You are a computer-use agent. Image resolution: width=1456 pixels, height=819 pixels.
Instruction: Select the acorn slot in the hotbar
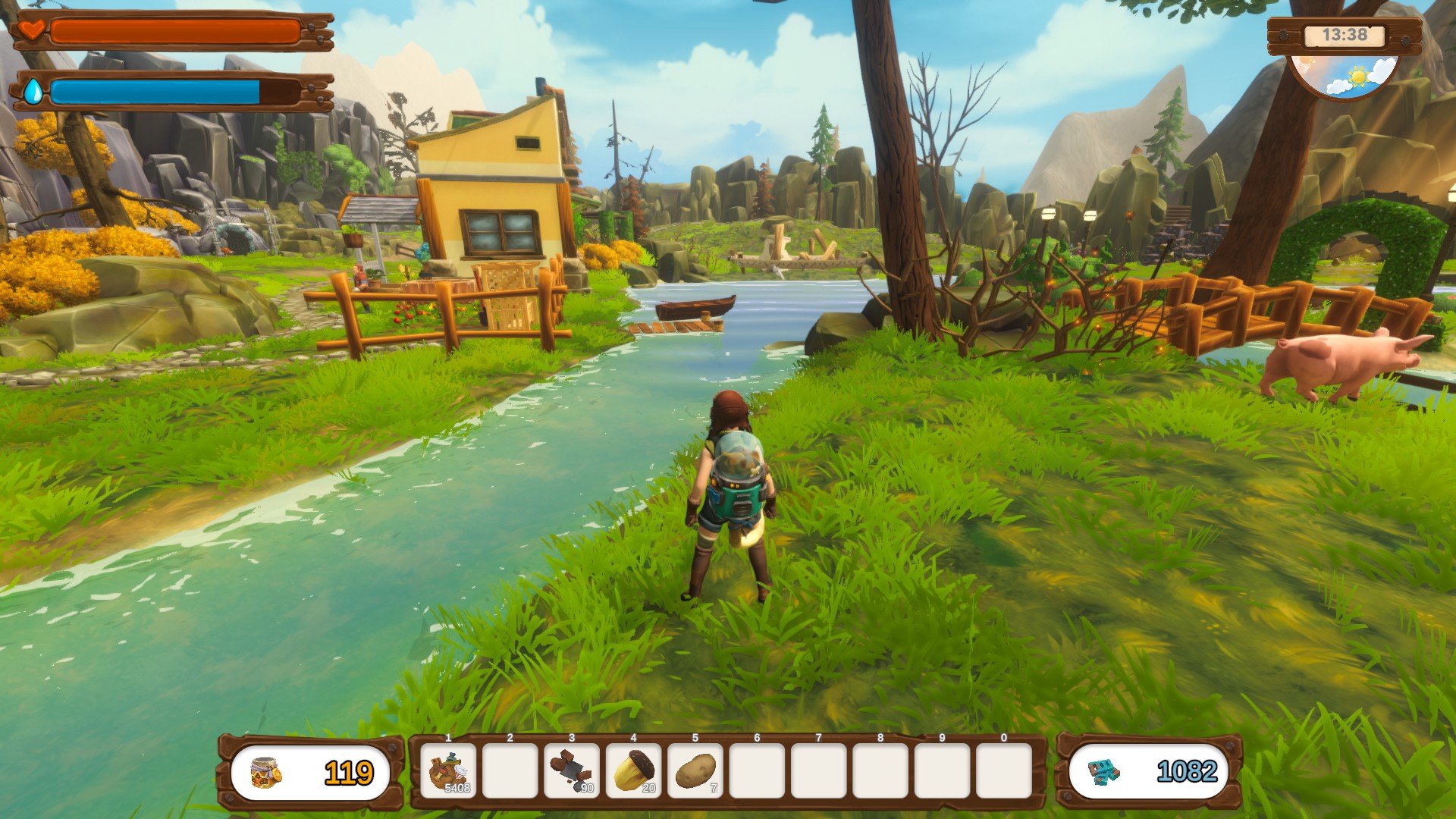tap(633, 771)
